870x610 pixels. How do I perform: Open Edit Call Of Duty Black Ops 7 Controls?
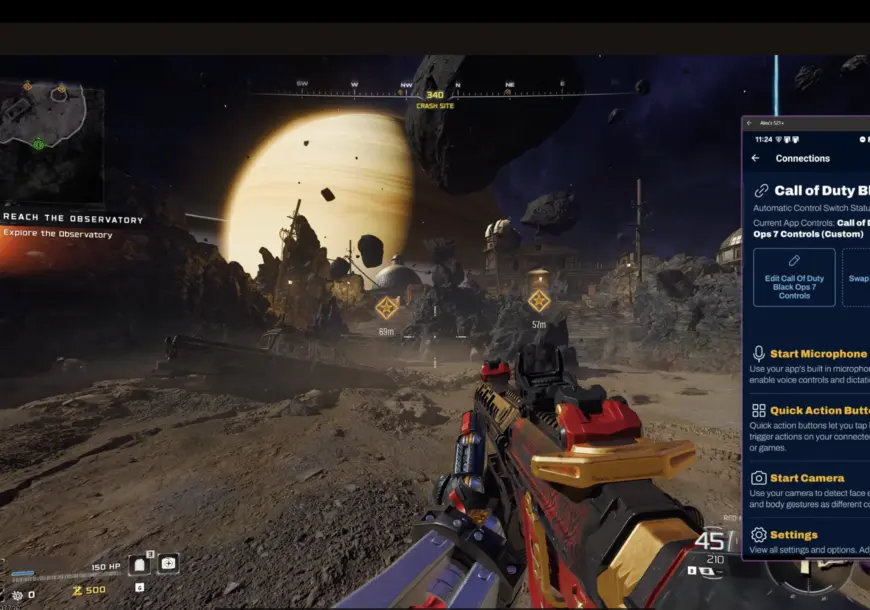pos(794,277)
